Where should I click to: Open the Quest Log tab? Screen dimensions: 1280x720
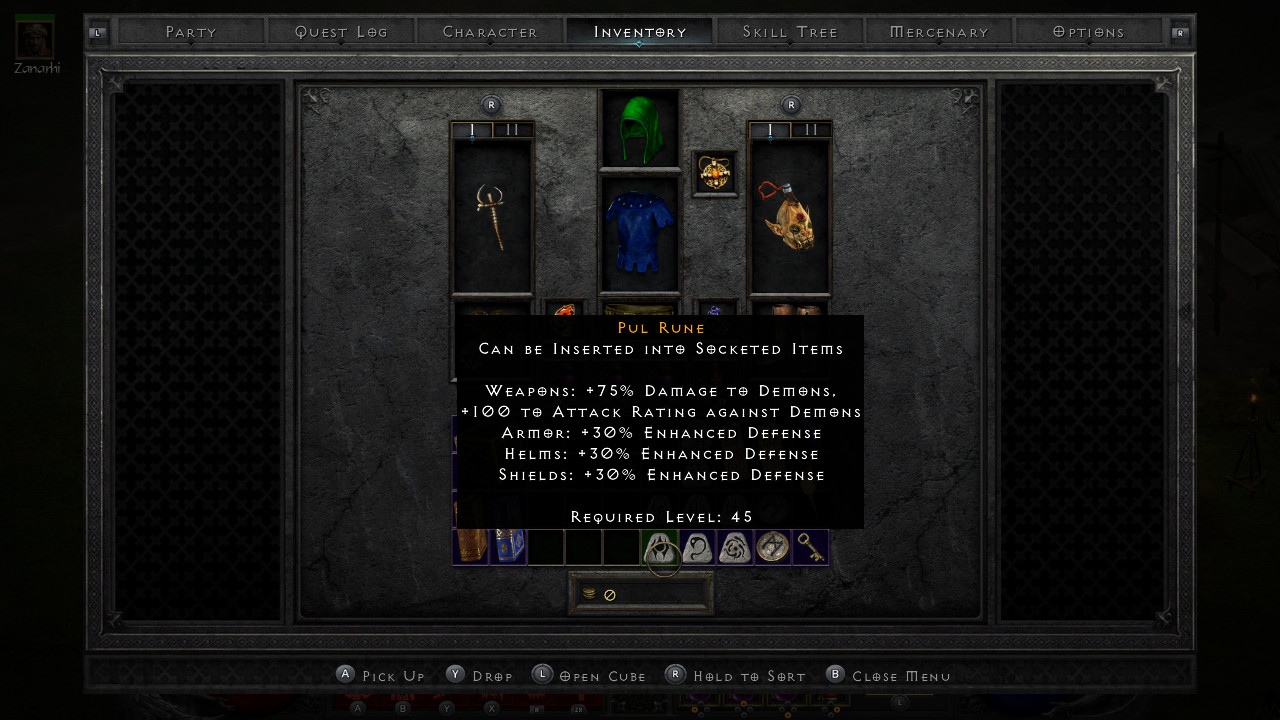[x=341, y=32]
